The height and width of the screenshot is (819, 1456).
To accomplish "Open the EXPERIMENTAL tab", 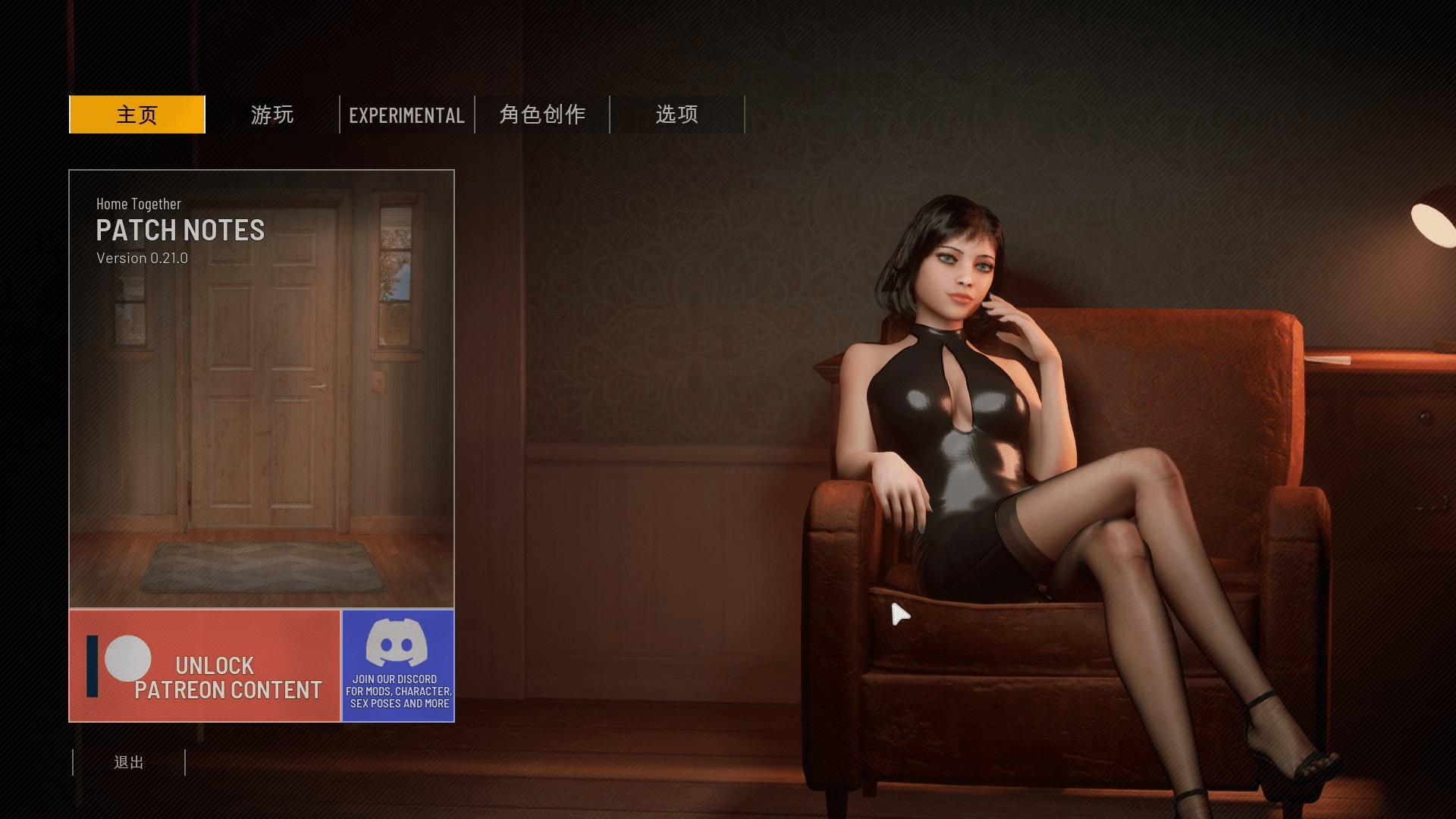I will point(407,115).
